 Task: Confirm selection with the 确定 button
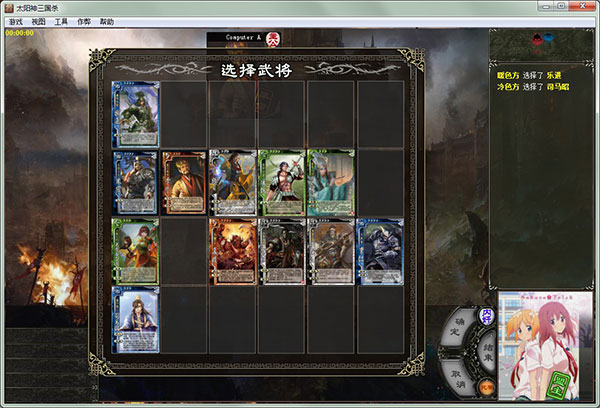pyautogui.click(x=455, y=325)
